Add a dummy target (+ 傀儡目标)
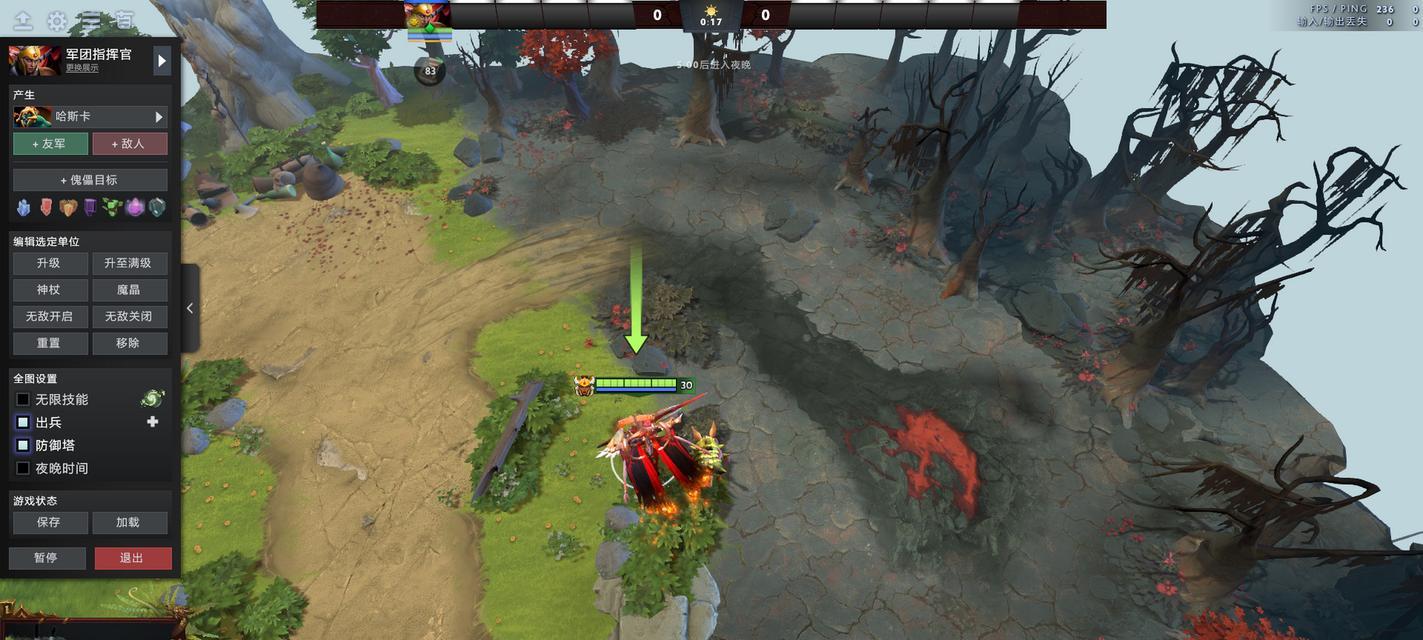Image resolution: width=1423 pixels, height=640 pixels. click(x=90, y=180)
